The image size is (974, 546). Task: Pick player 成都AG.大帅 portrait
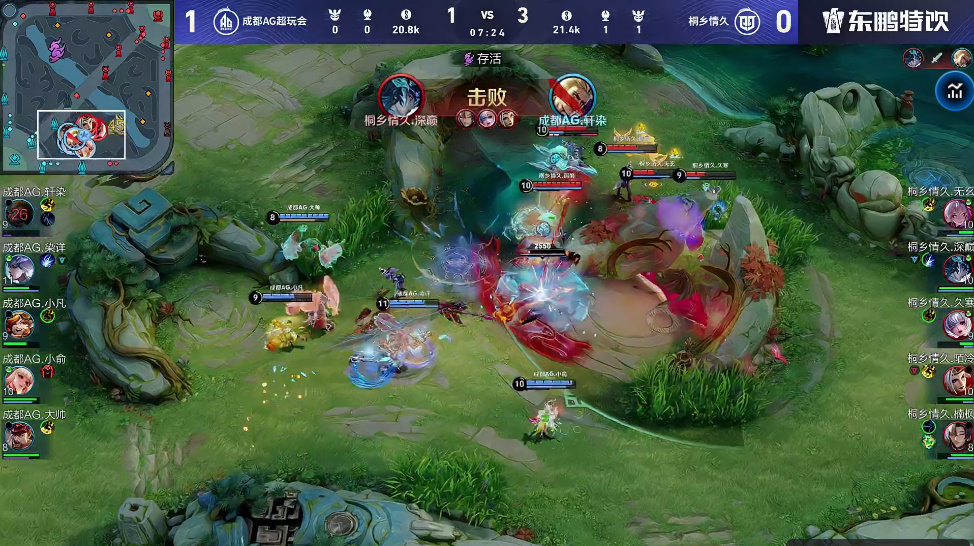tap(19, 436)
